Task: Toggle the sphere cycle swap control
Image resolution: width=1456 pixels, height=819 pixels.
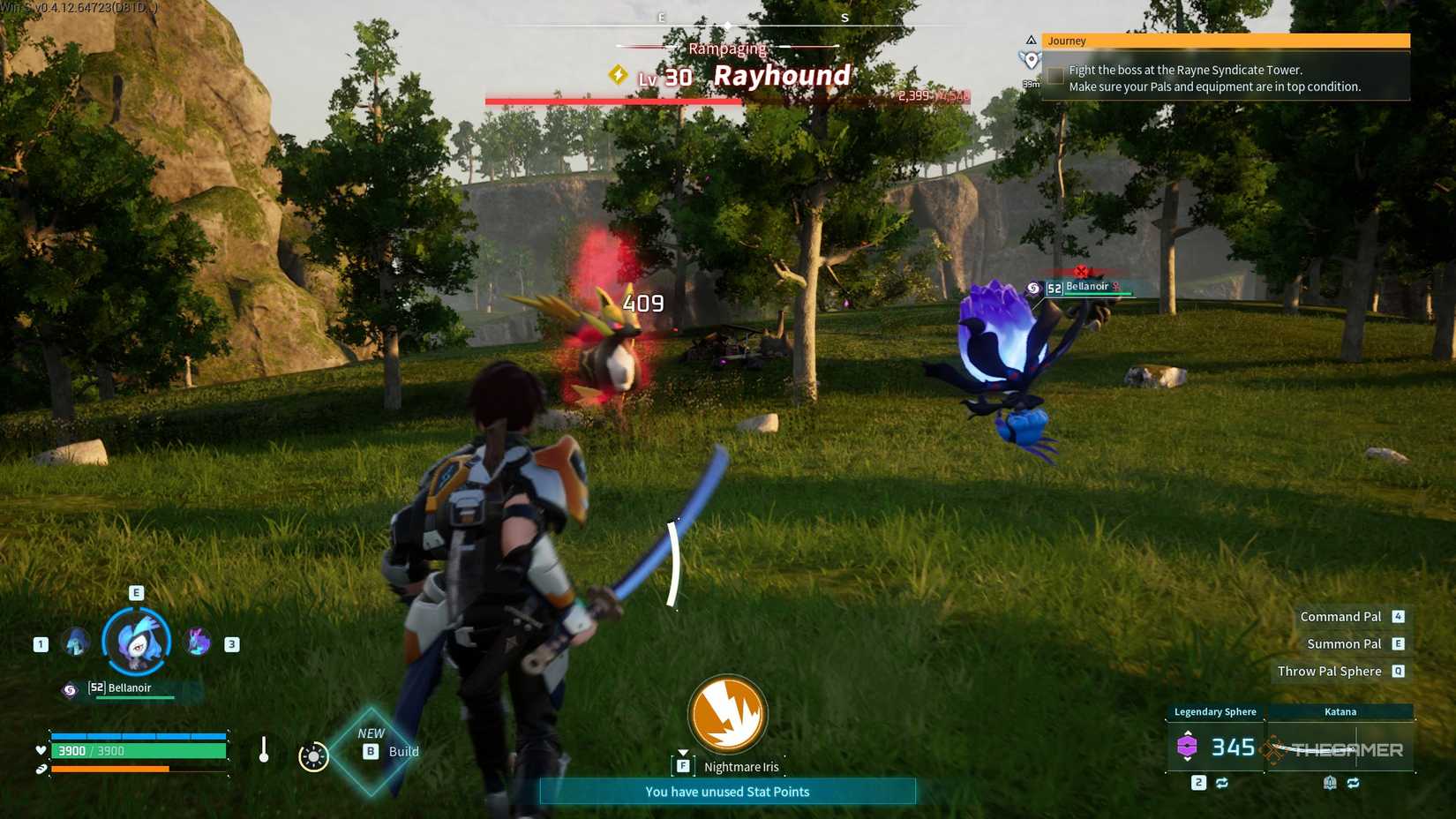Action: 1222,783
